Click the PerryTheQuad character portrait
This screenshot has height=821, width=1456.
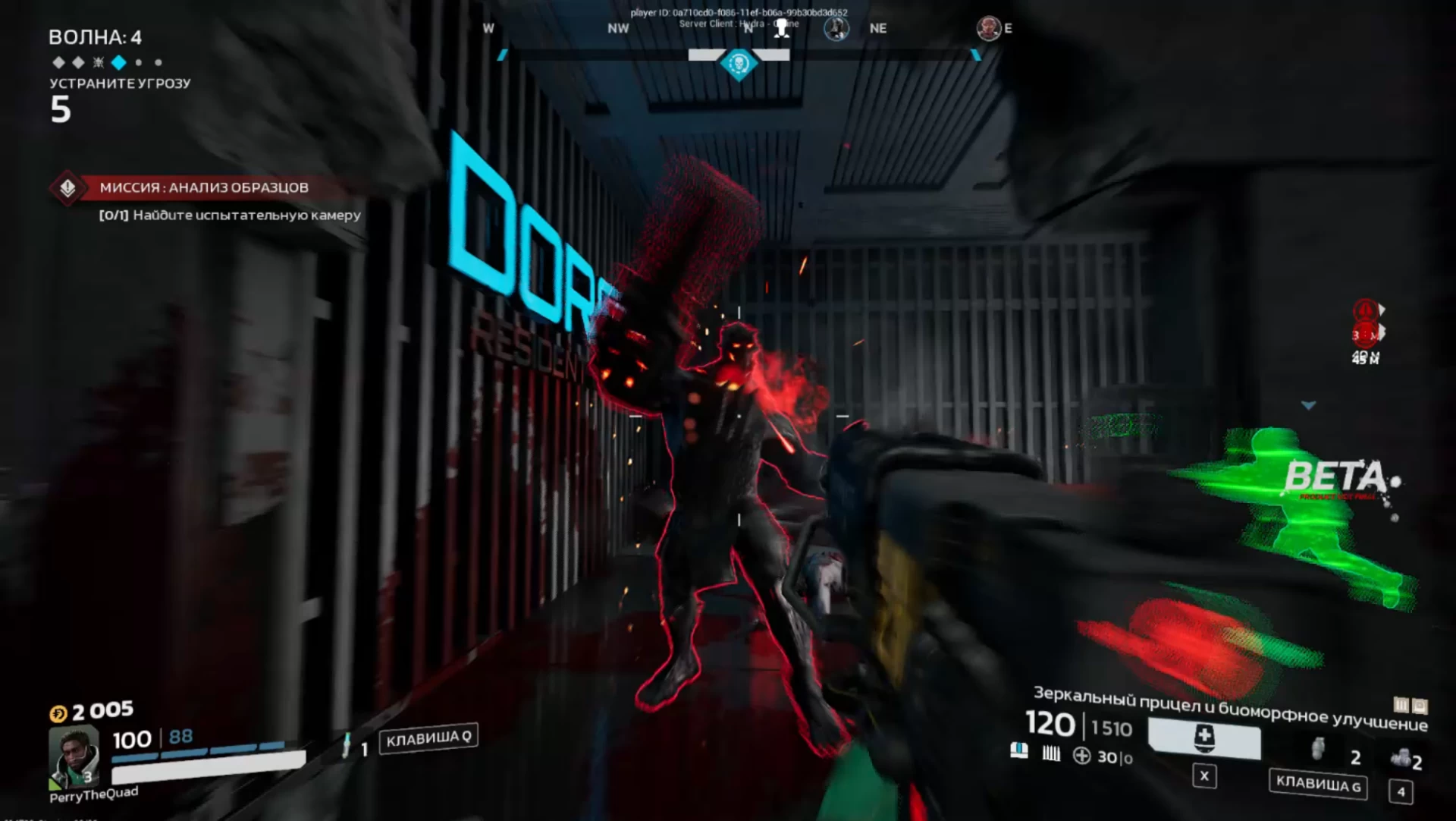pos(74,756)
